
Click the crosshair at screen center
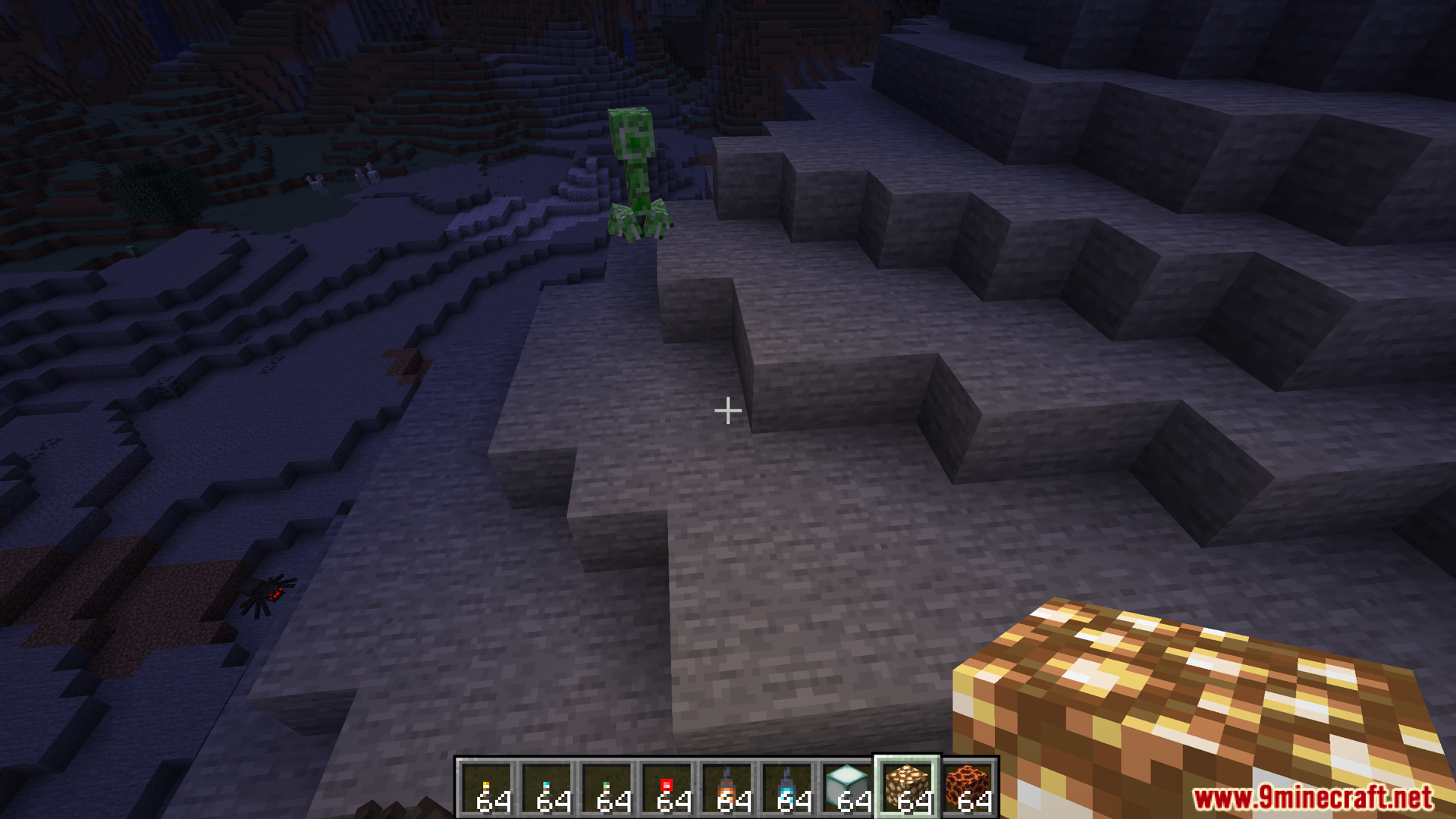(727, 409)
